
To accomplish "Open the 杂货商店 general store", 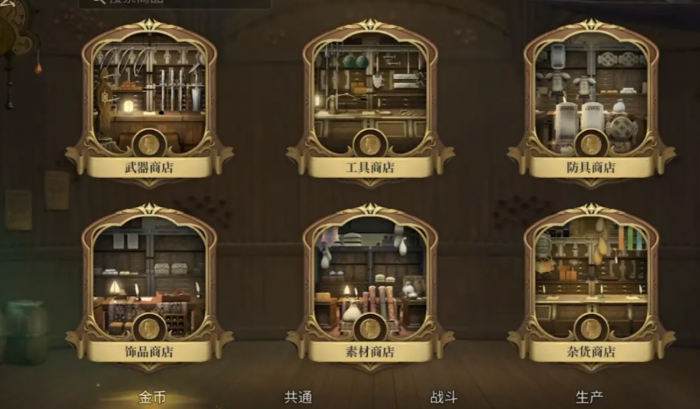I will coord(591,285).
